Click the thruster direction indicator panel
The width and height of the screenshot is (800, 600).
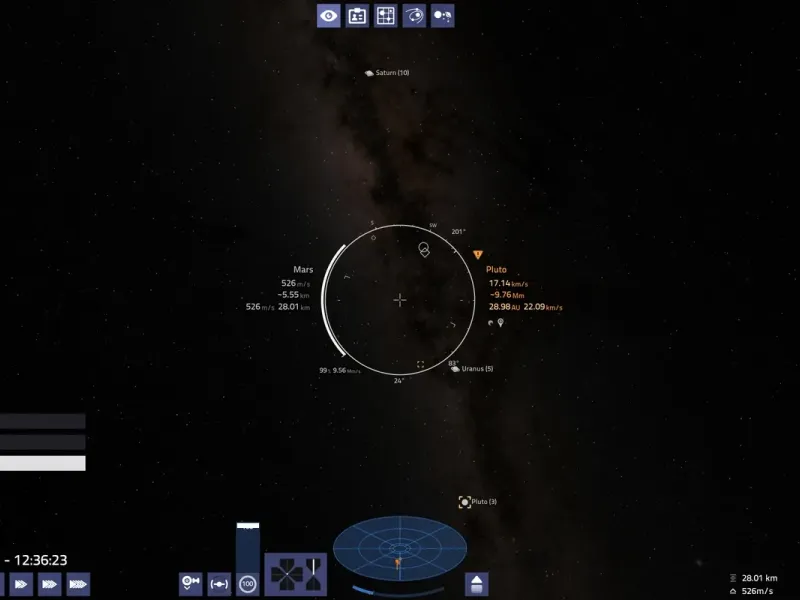point(295,576)
